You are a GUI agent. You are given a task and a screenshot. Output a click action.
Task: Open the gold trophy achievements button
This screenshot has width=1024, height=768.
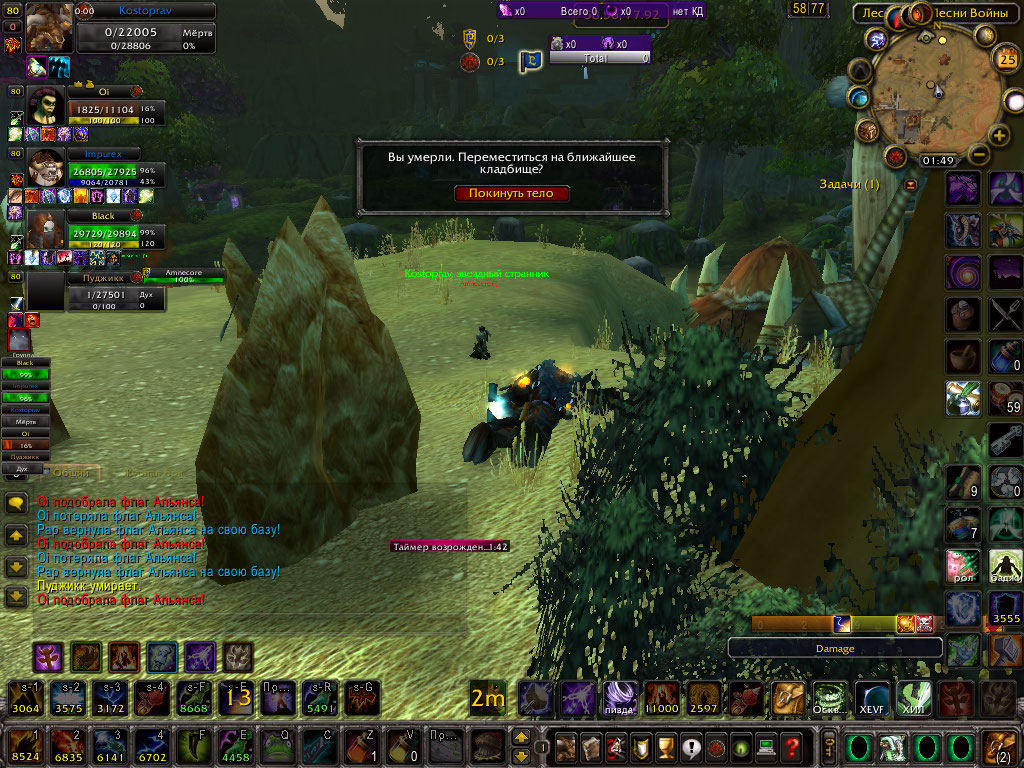(665, 747)
